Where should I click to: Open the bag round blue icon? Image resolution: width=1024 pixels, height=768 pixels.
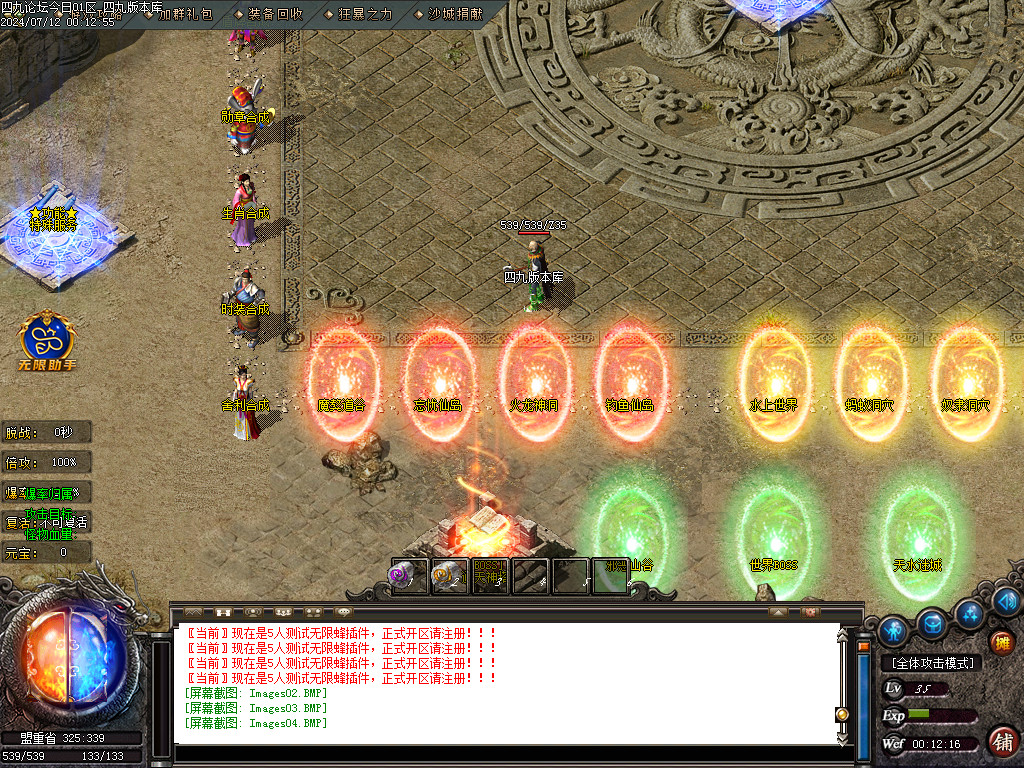click(x=932, y=622)
